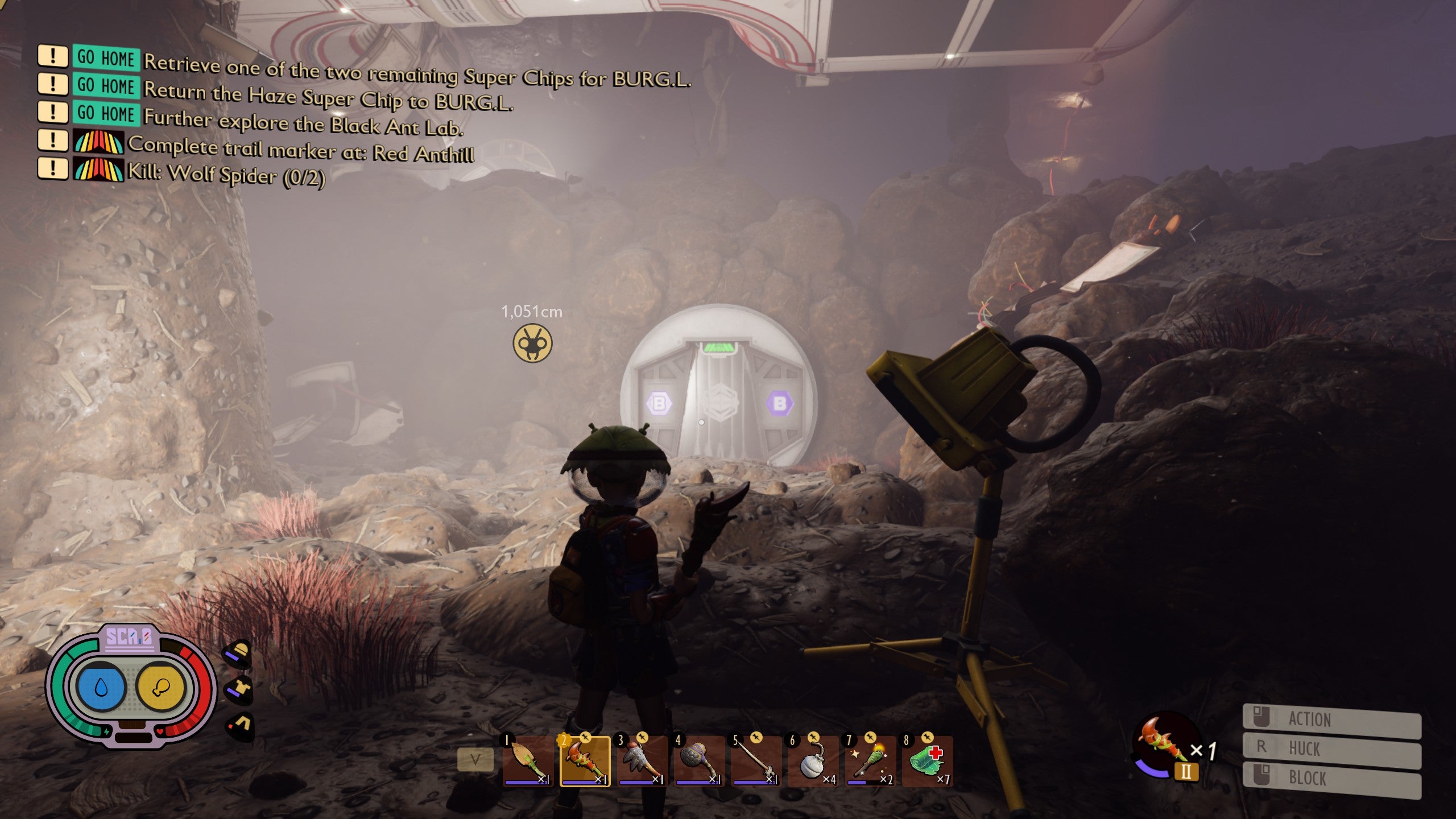Click the equipped weapon icon beside the ×1 count
The image size is (1456, 819).
[1163, 742]
